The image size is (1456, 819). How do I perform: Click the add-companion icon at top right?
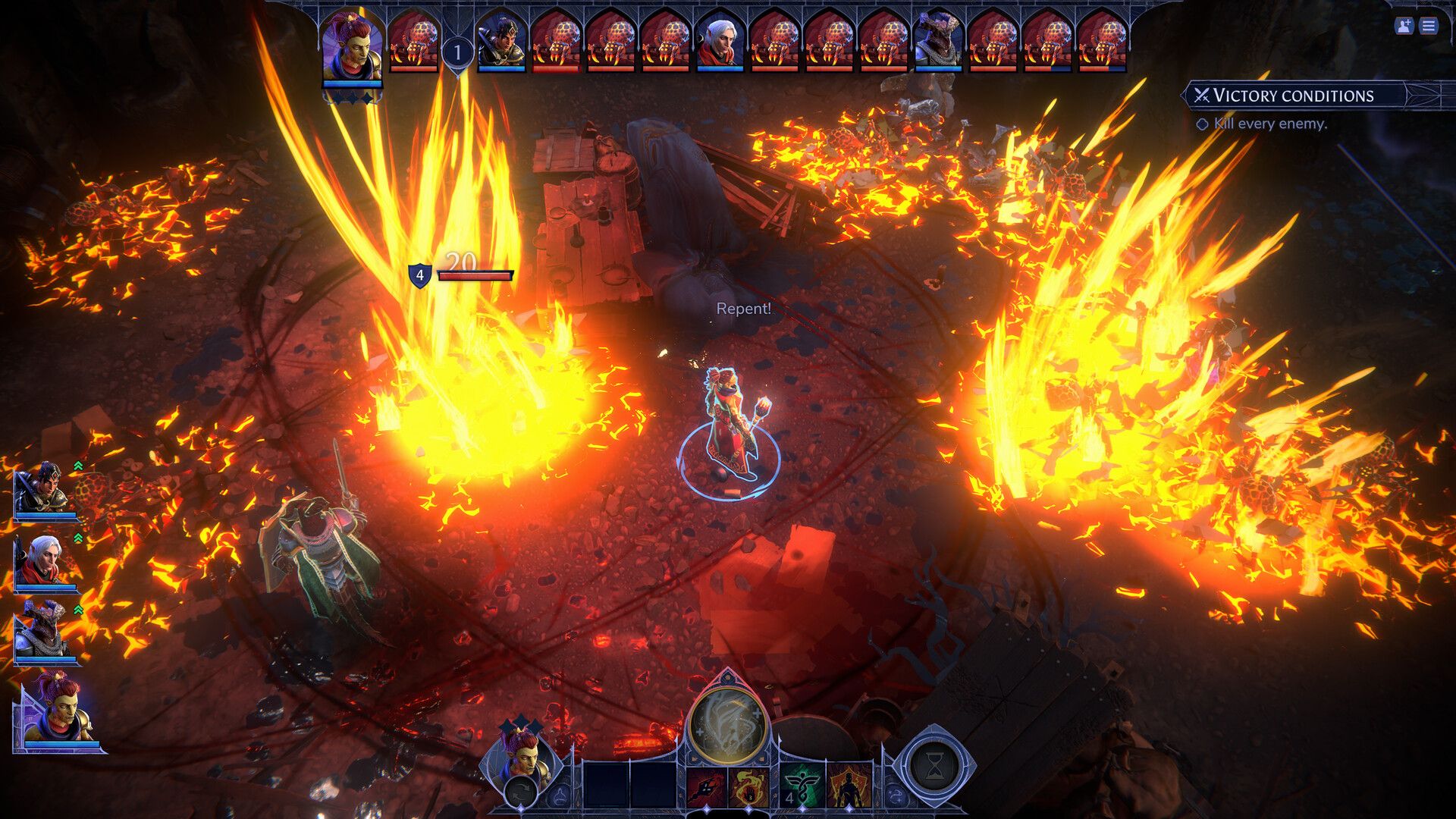tap(1404, 27)
